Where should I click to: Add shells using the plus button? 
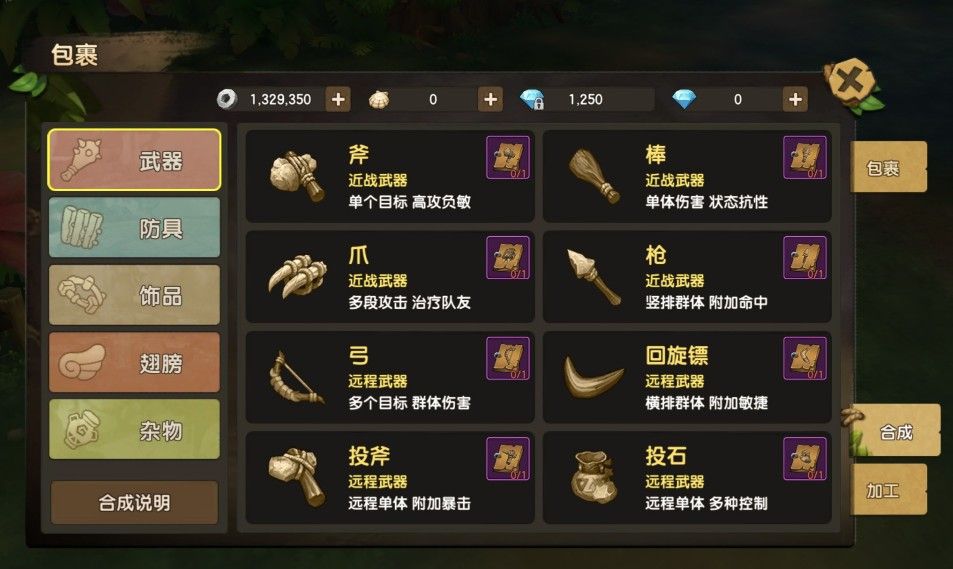click(x=490, y=99)
